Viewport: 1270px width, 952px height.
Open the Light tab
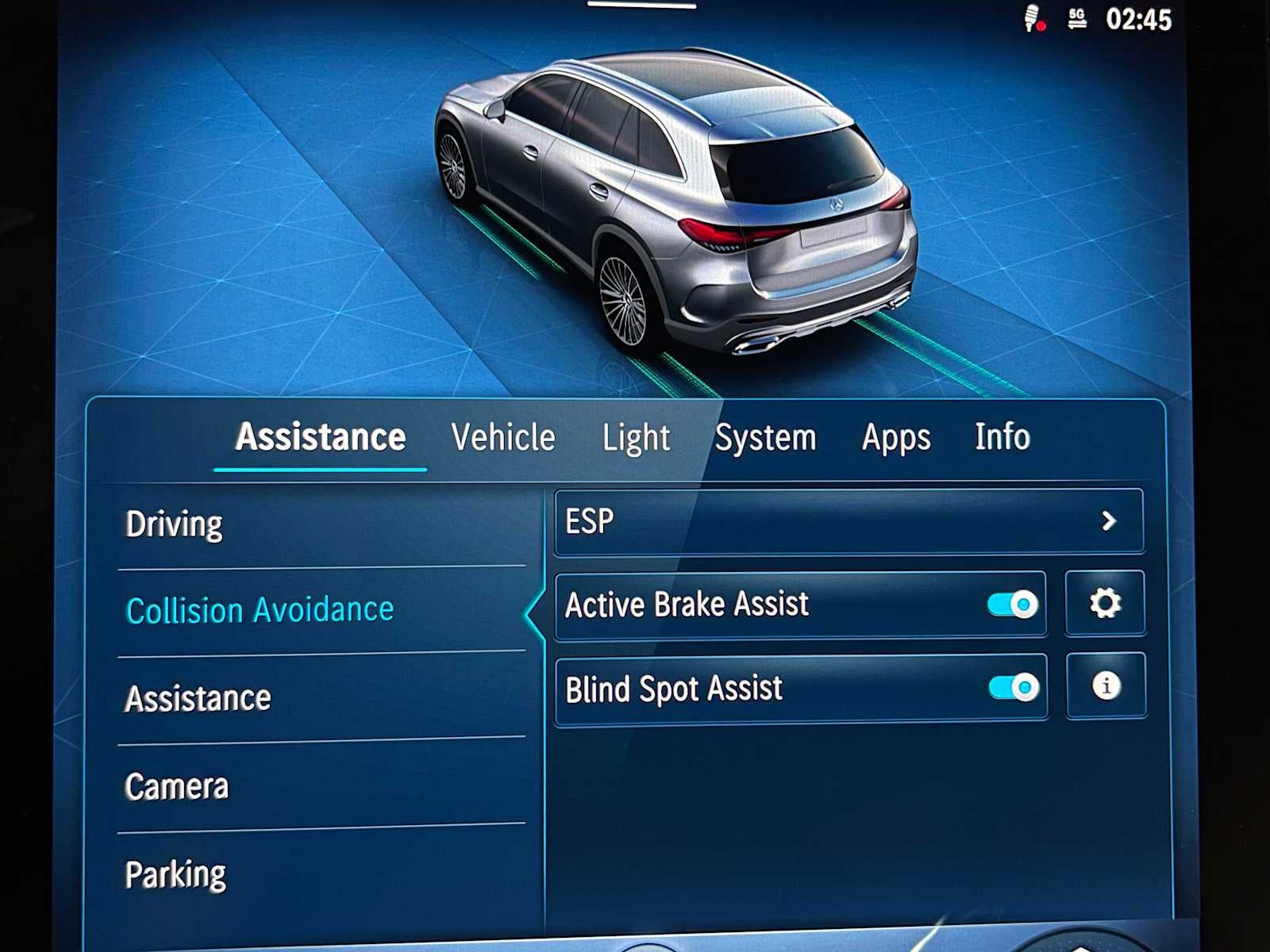(636, 436)
